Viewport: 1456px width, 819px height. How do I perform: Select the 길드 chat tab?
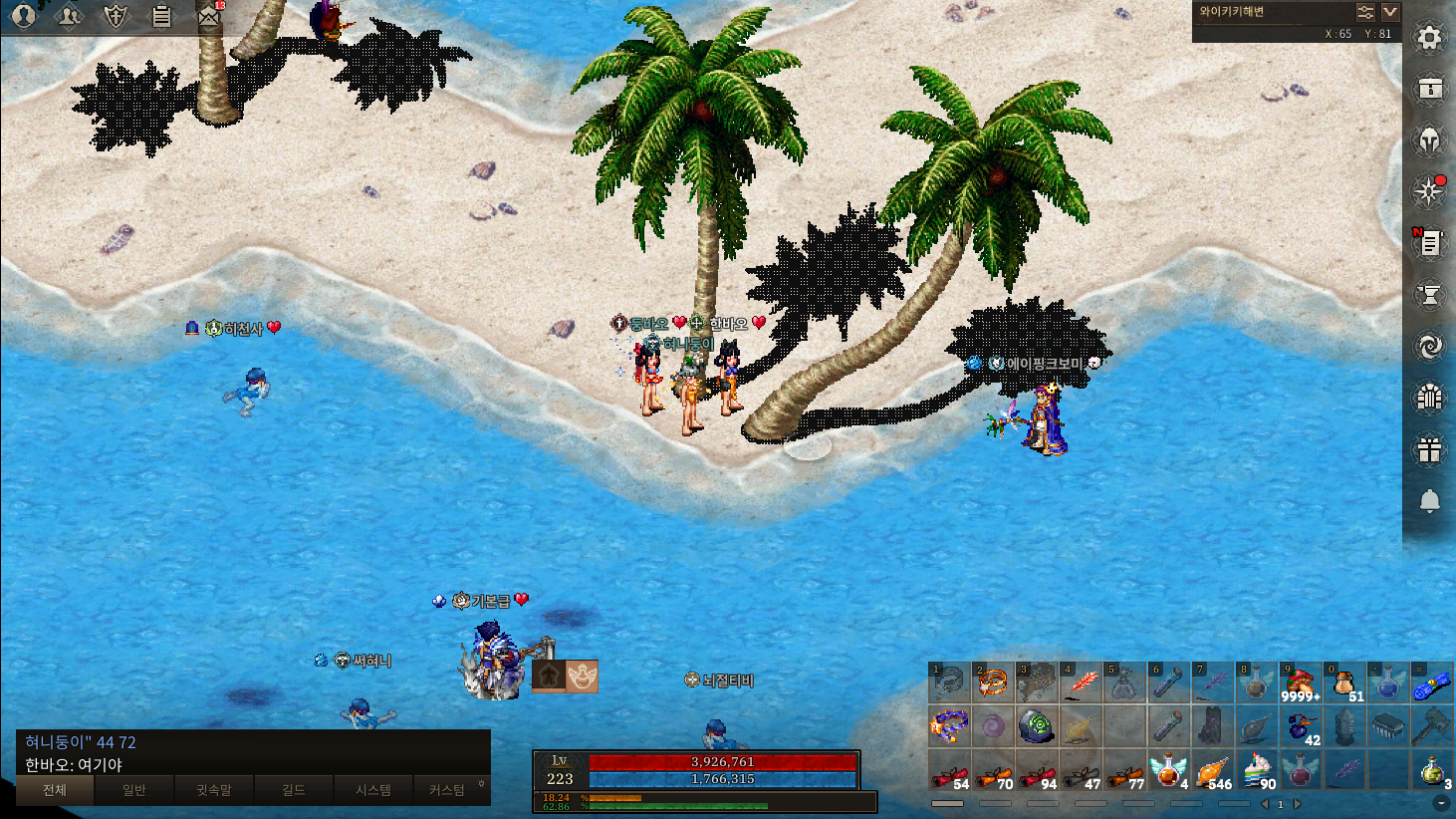[293, 790]
